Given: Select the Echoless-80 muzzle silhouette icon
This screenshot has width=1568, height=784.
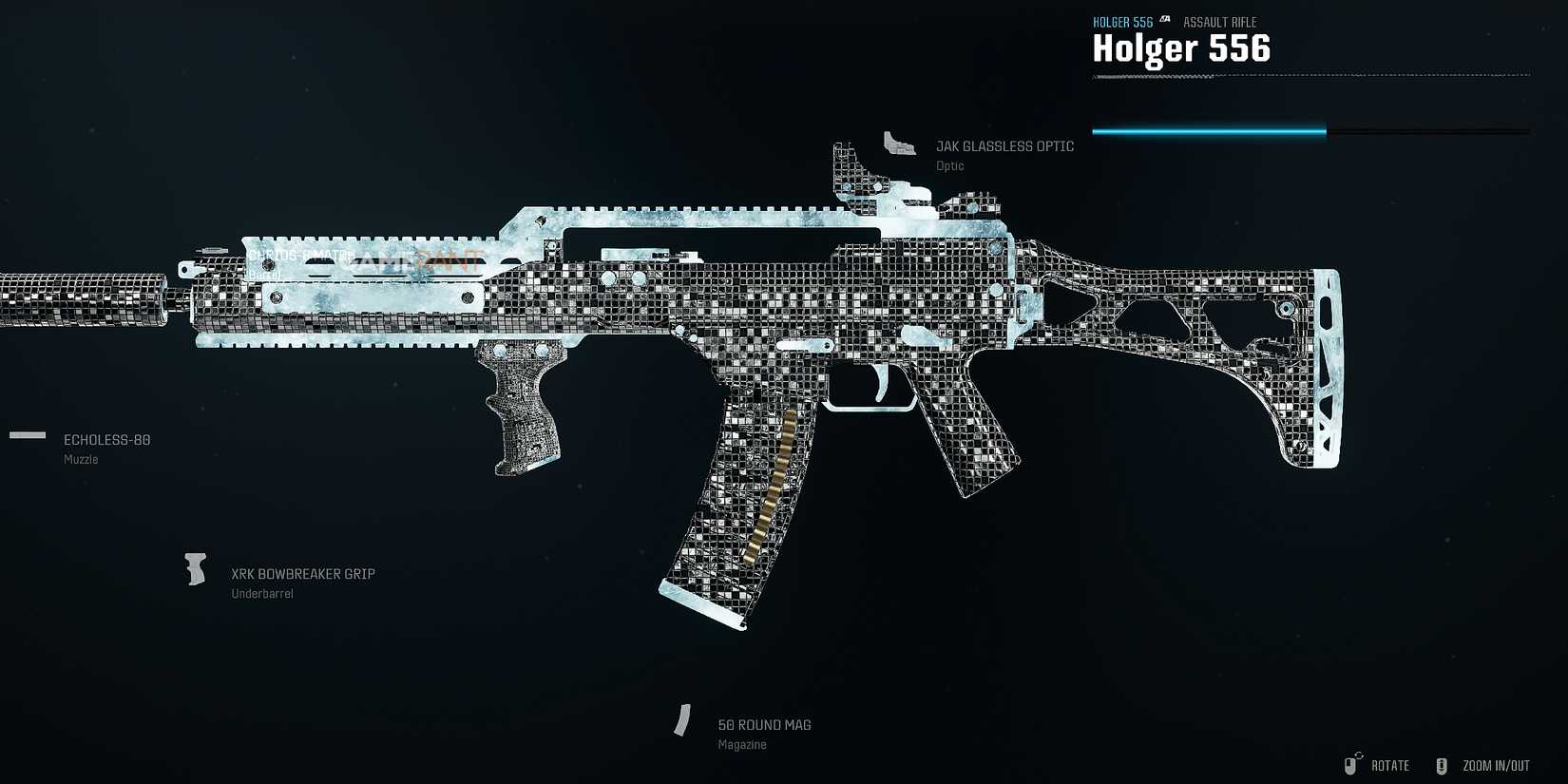Looking at the screenshot, I should click(27, 435).
